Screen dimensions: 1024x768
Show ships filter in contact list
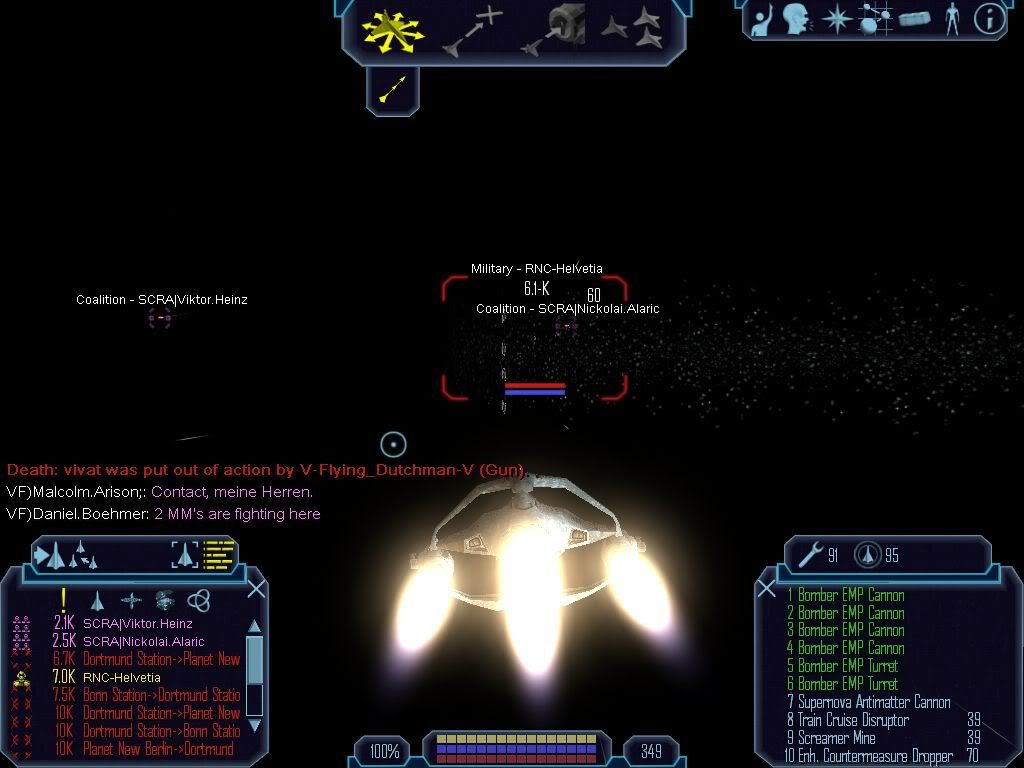97,600
